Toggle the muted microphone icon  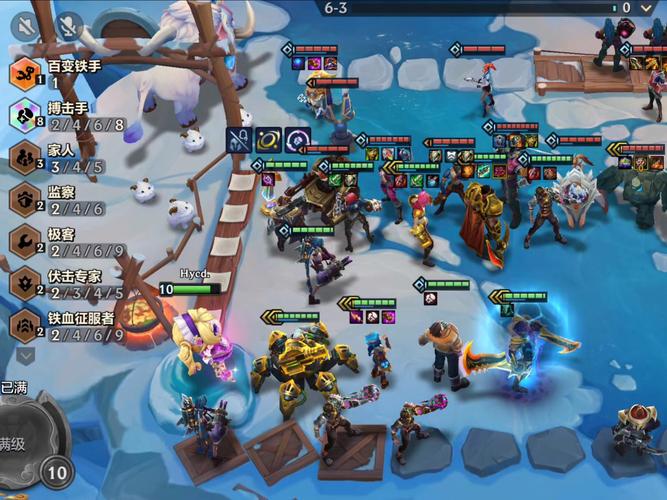pyautogui.click(x=69, y=25)
